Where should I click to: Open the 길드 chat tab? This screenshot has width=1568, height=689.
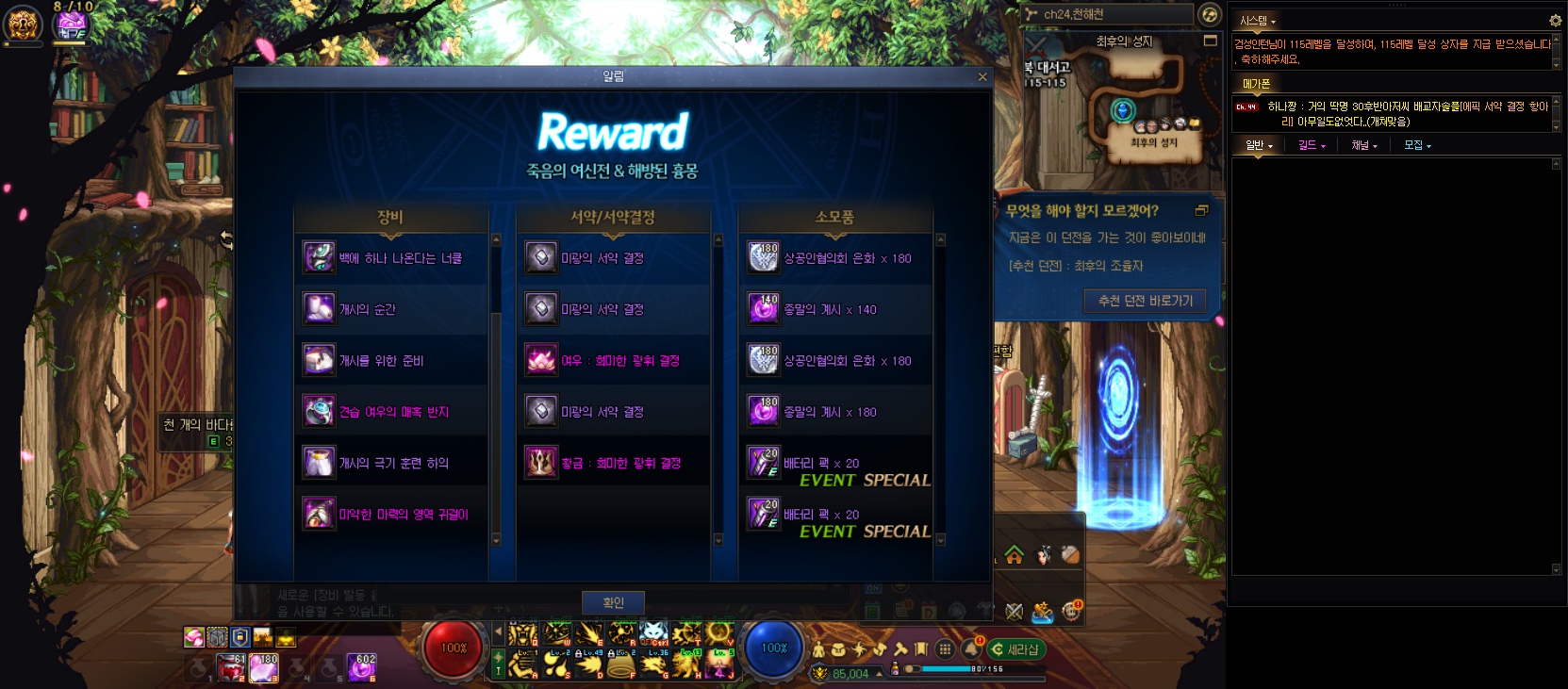pos(1311,145)
